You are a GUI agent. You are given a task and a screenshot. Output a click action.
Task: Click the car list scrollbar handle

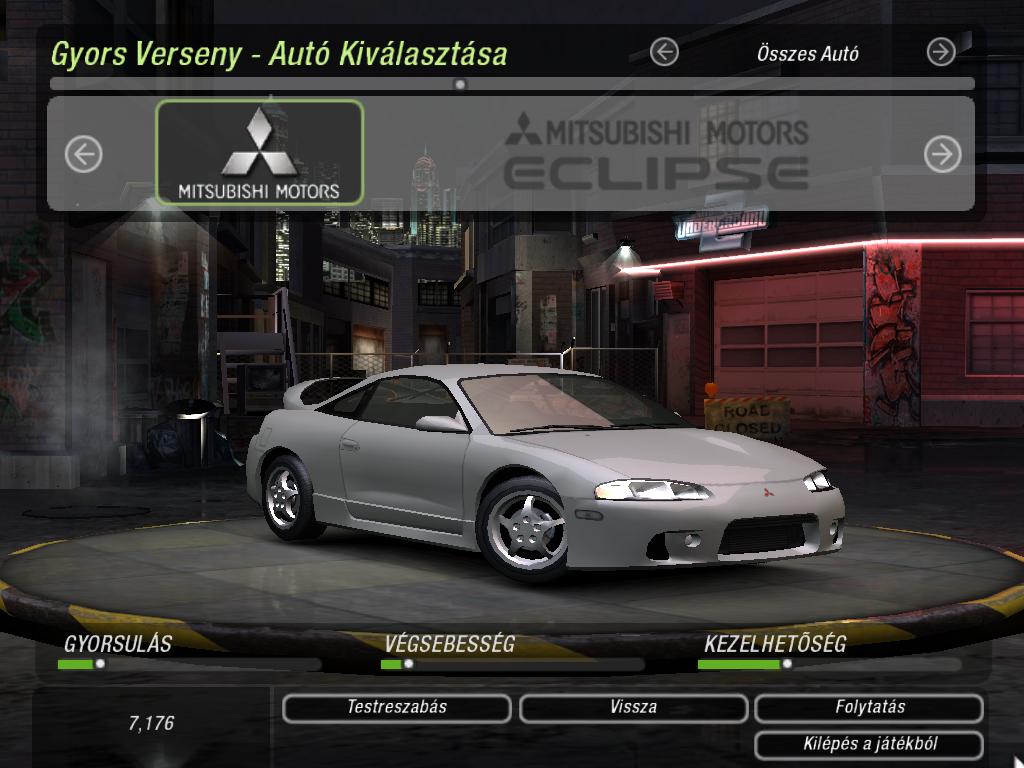pos(460,85)
